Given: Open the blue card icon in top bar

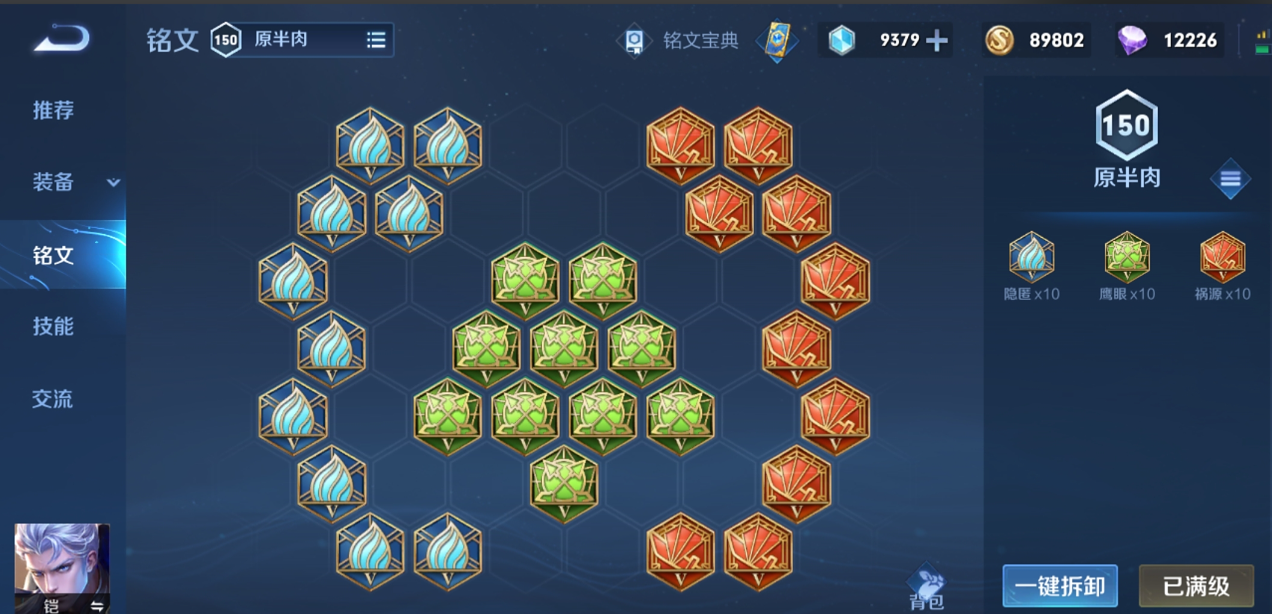Looking at the screenshot, I should 776,40.
